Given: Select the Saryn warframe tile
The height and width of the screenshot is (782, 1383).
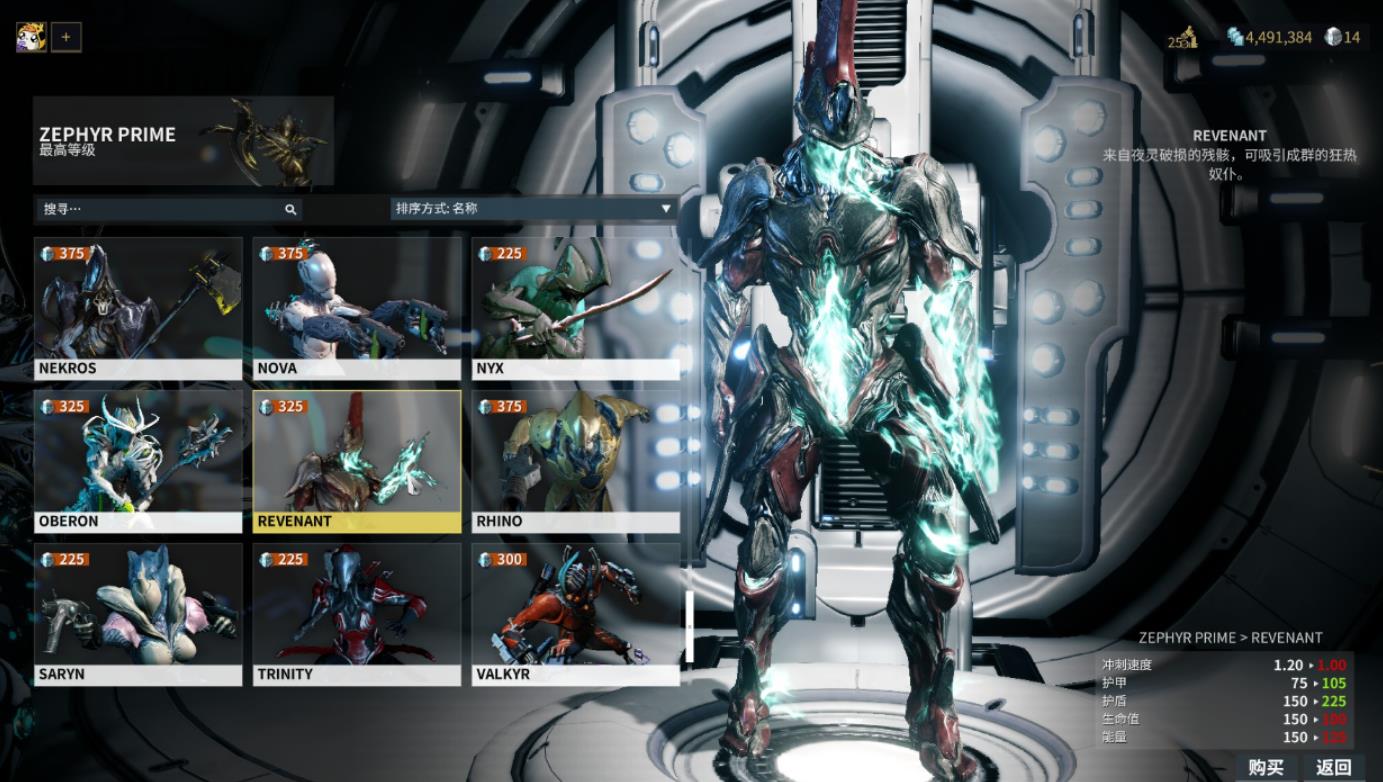Looking at the screenshot, I should click(138, 614).
